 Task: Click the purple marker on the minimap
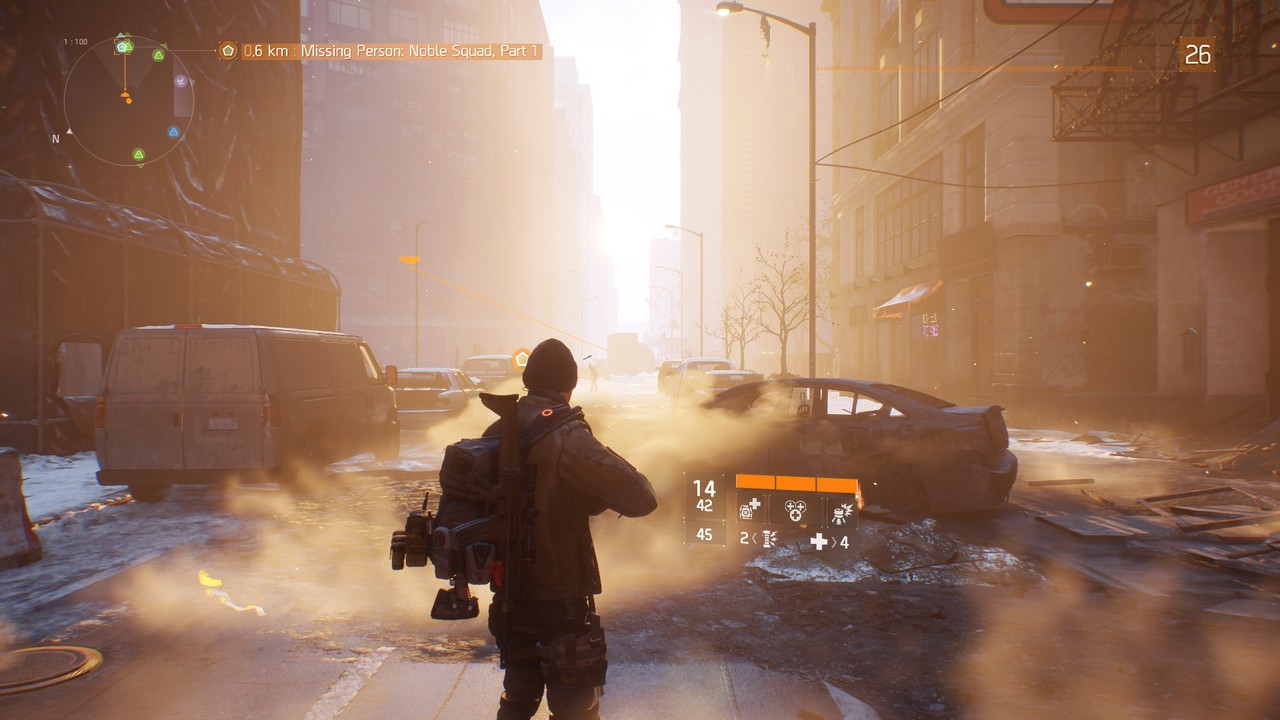tap(181, 81)
